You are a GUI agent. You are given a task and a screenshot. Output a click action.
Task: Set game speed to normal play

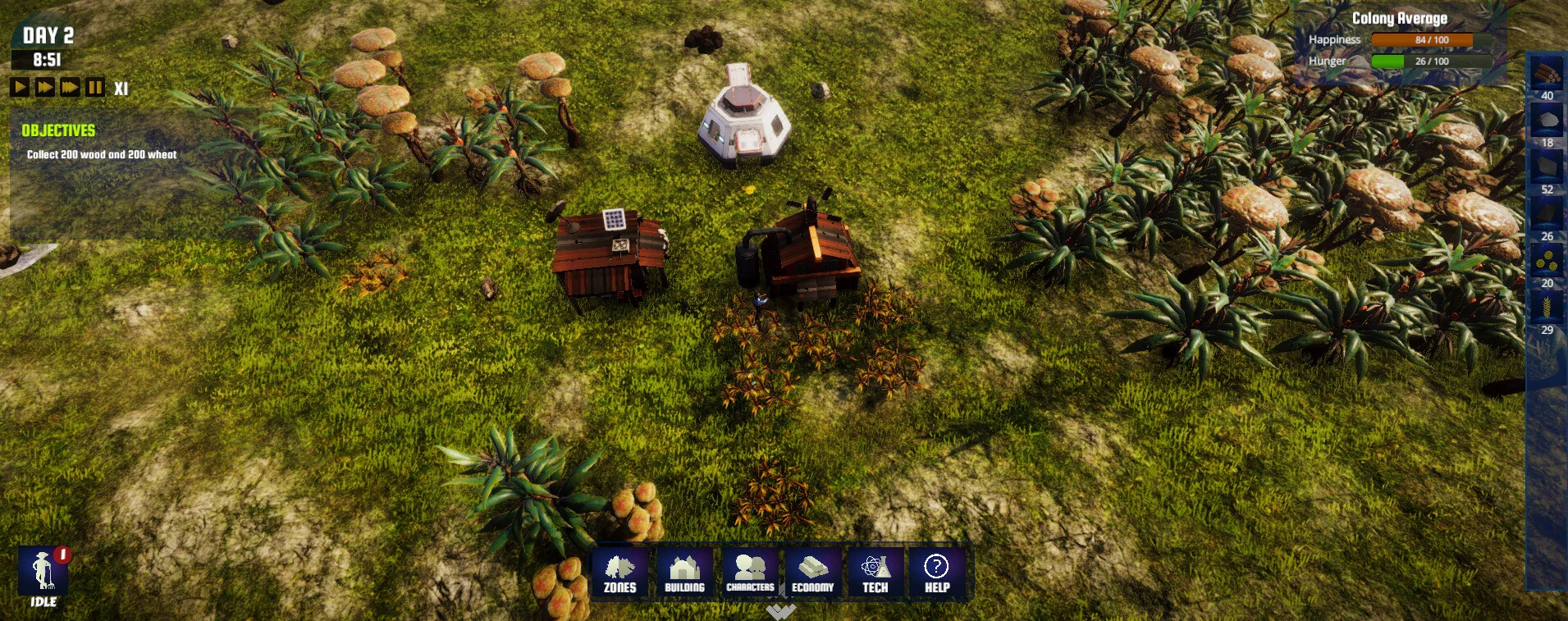(x=20, y=87)
